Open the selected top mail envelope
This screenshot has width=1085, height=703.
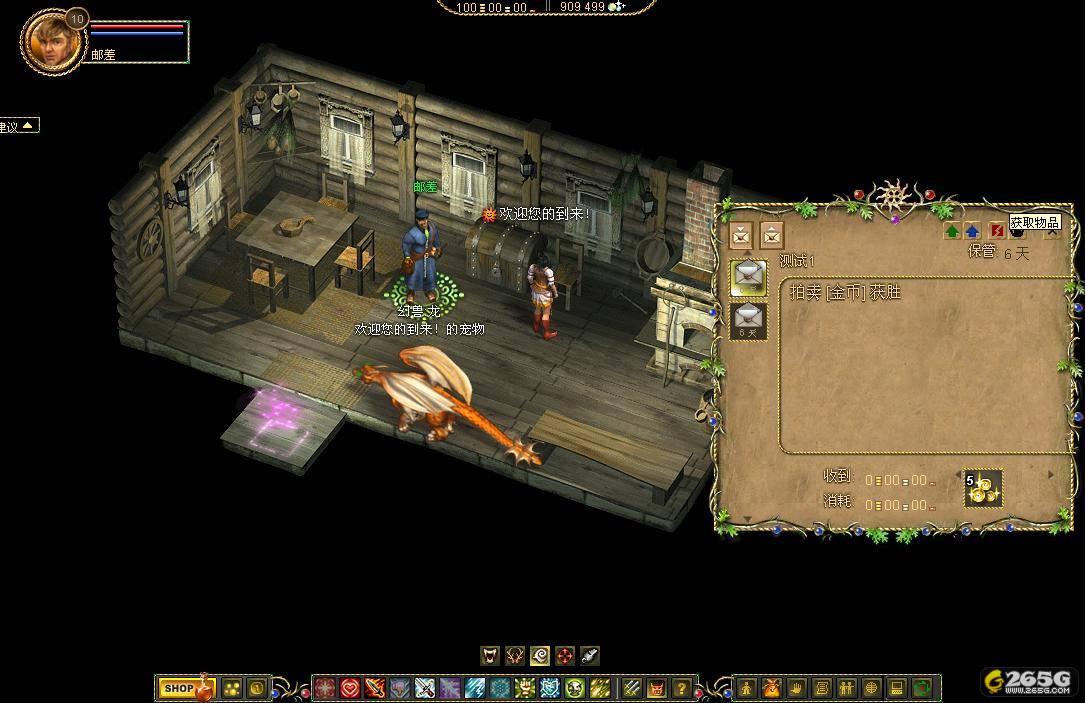click(x=748, y=275)
